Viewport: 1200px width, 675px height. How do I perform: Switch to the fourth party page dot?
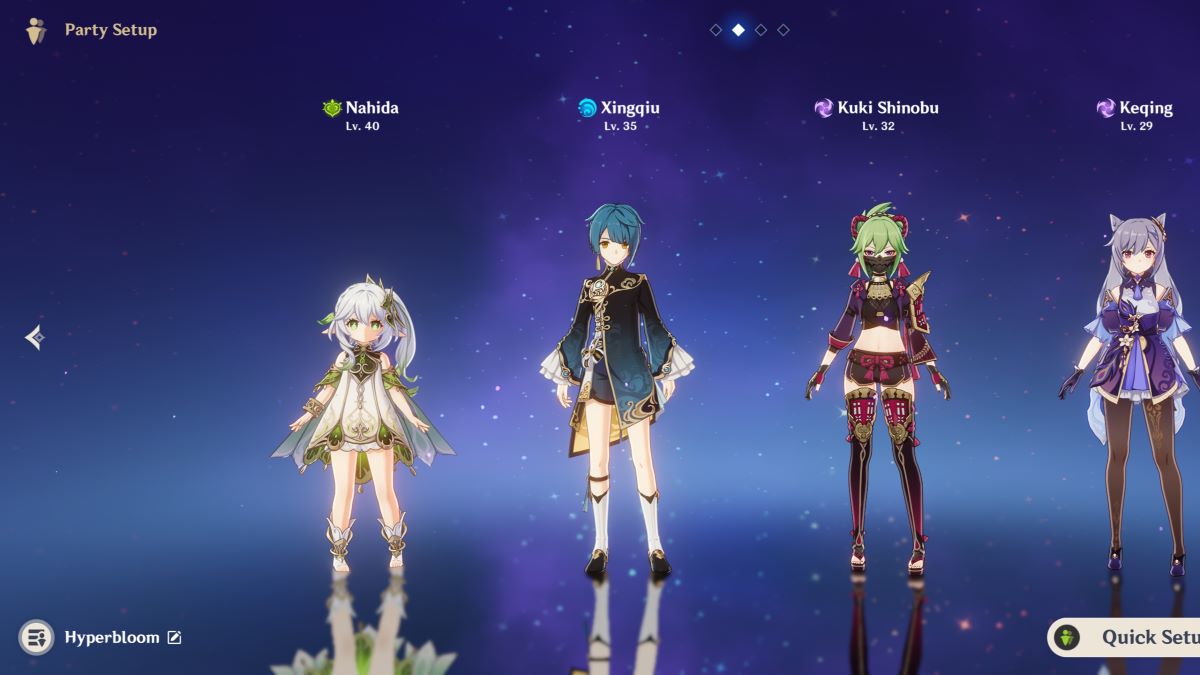click(783, 30)
